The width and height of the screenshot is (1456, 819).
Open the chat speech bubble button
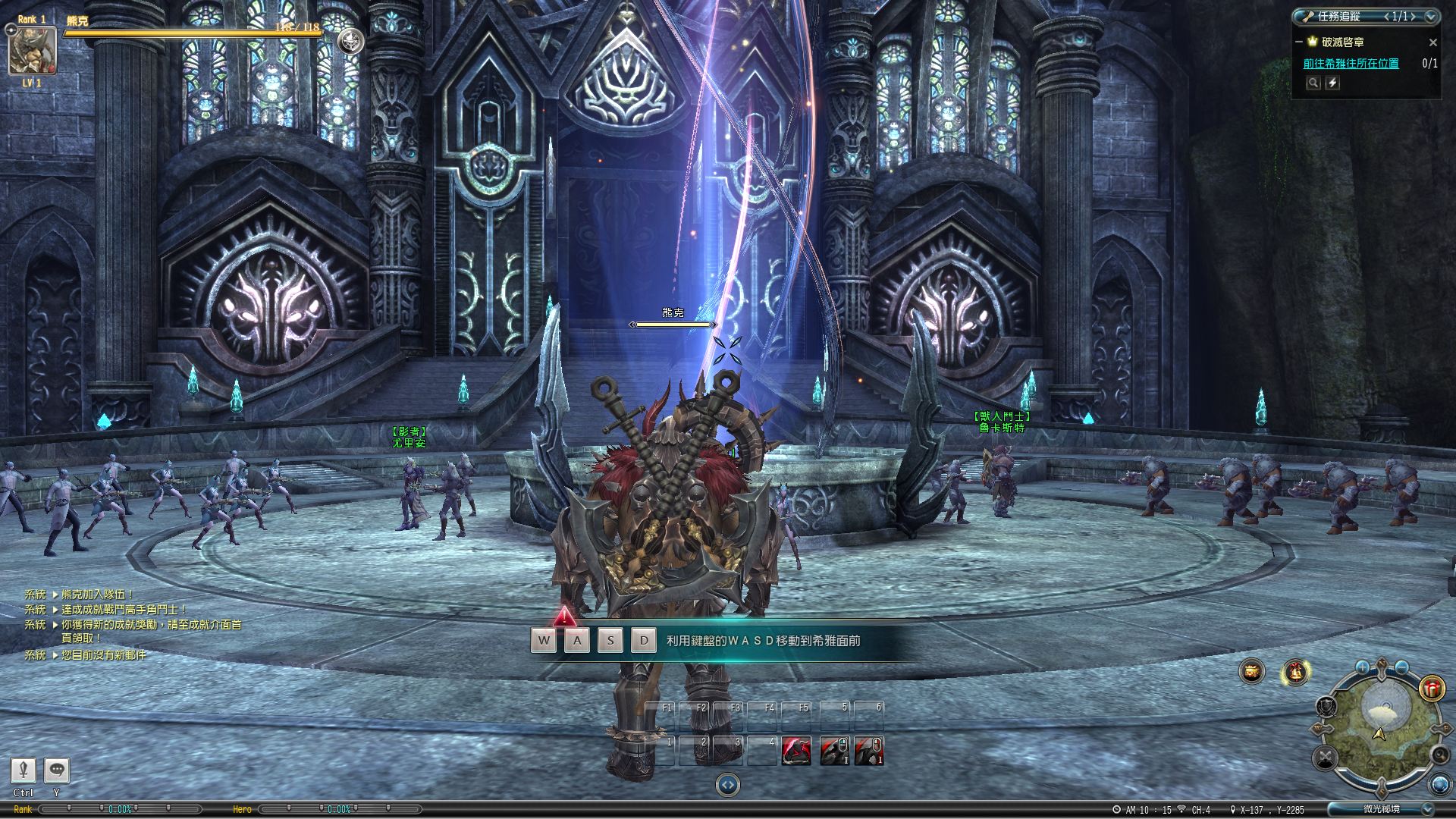pyautogui.click(x=57, y=770)
